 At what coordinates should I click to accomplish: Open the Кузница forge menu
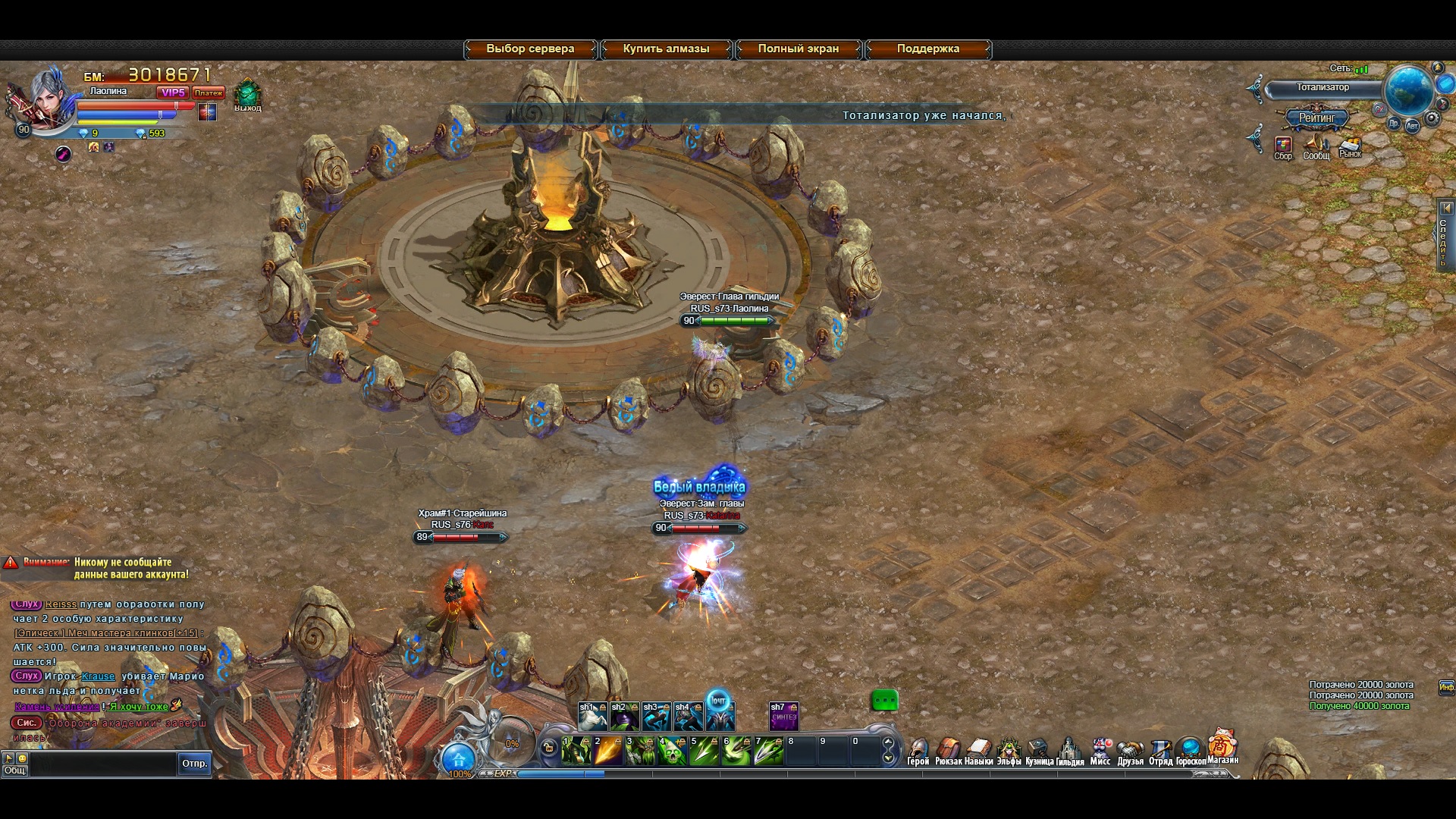[x=1038, y=751]
